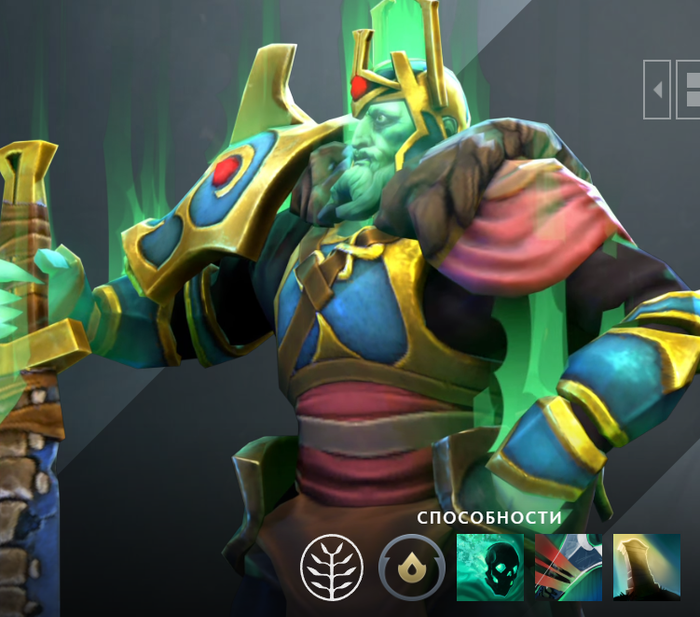Select the Wraithfire Blast skull ability
Screen dimensions: 700x617
coord(490,567)
